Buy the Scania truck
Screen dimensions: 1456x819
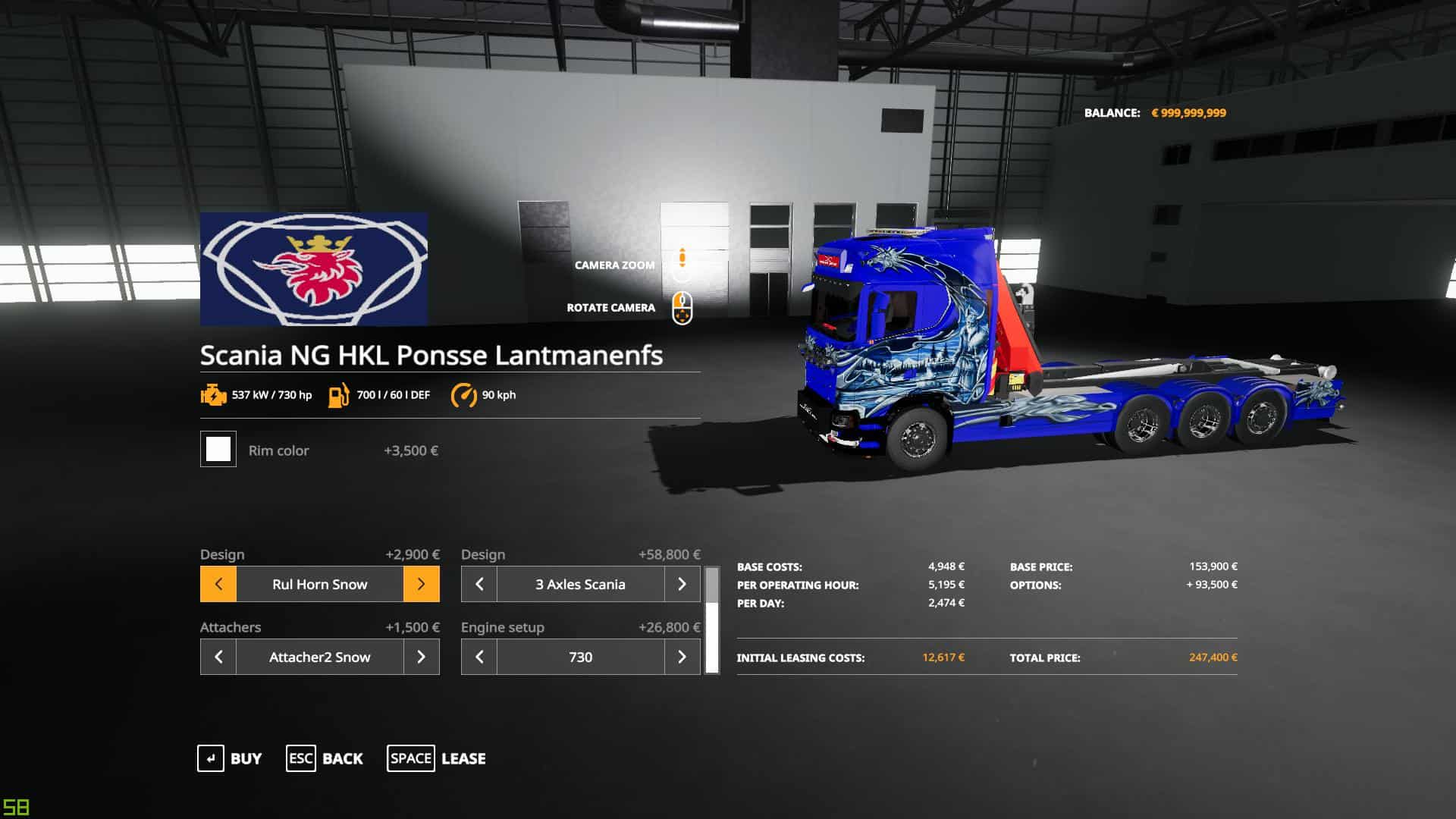(230, 758)
